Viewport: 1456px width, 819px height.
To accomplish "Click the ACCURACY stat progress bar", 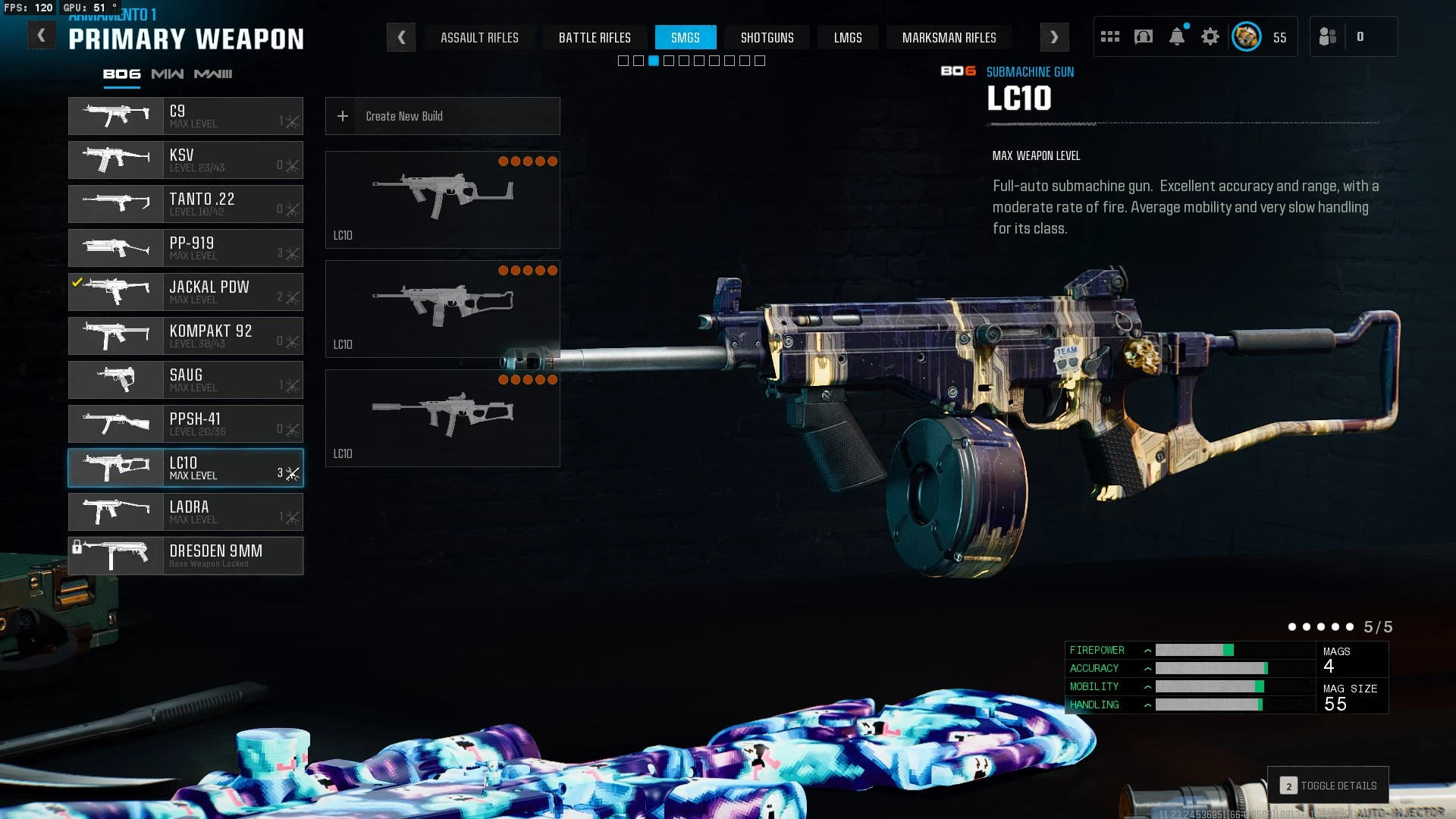I will coord(1212,669).
